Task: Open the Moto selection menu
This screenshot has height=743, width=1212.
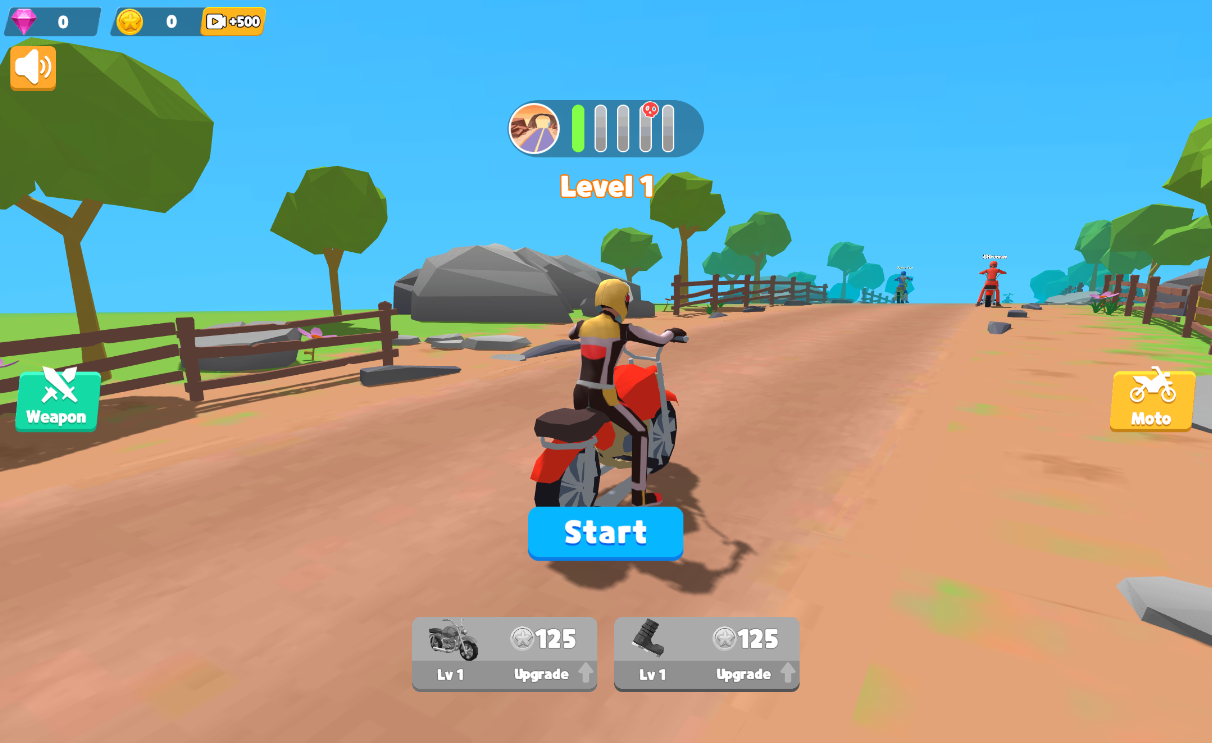Action: click(x=1151, y=399)
